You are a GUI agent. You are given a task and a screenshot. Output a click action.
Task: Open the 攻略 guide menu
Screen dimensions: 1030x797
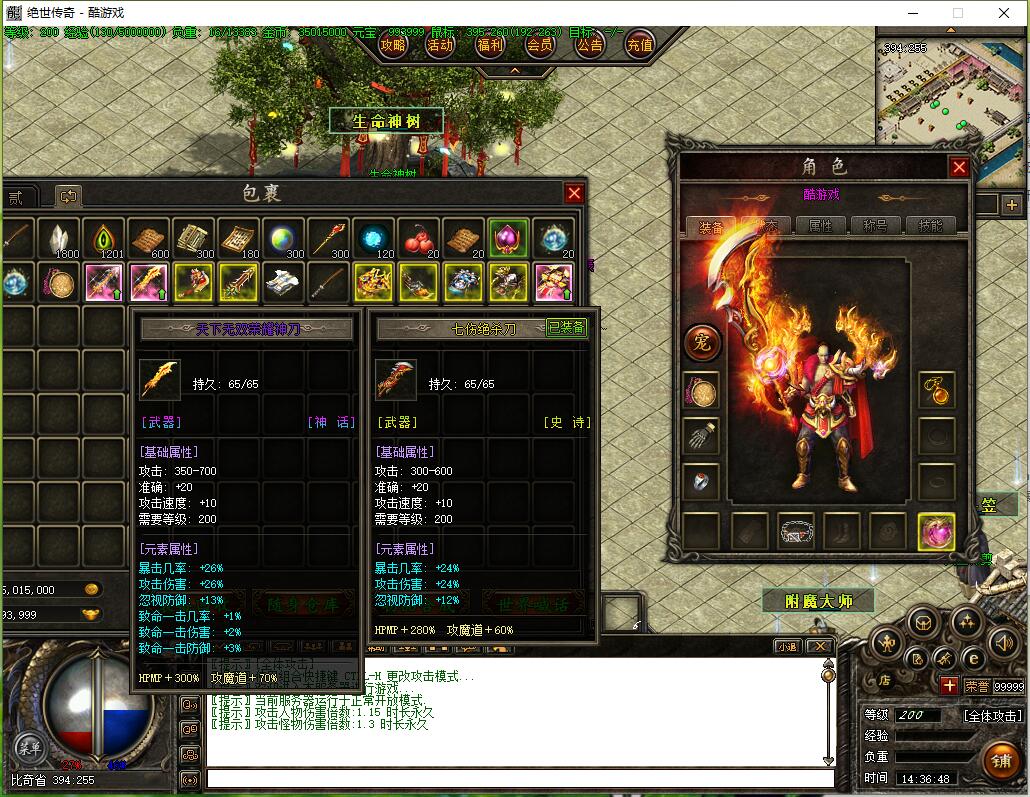pos(393,45)
